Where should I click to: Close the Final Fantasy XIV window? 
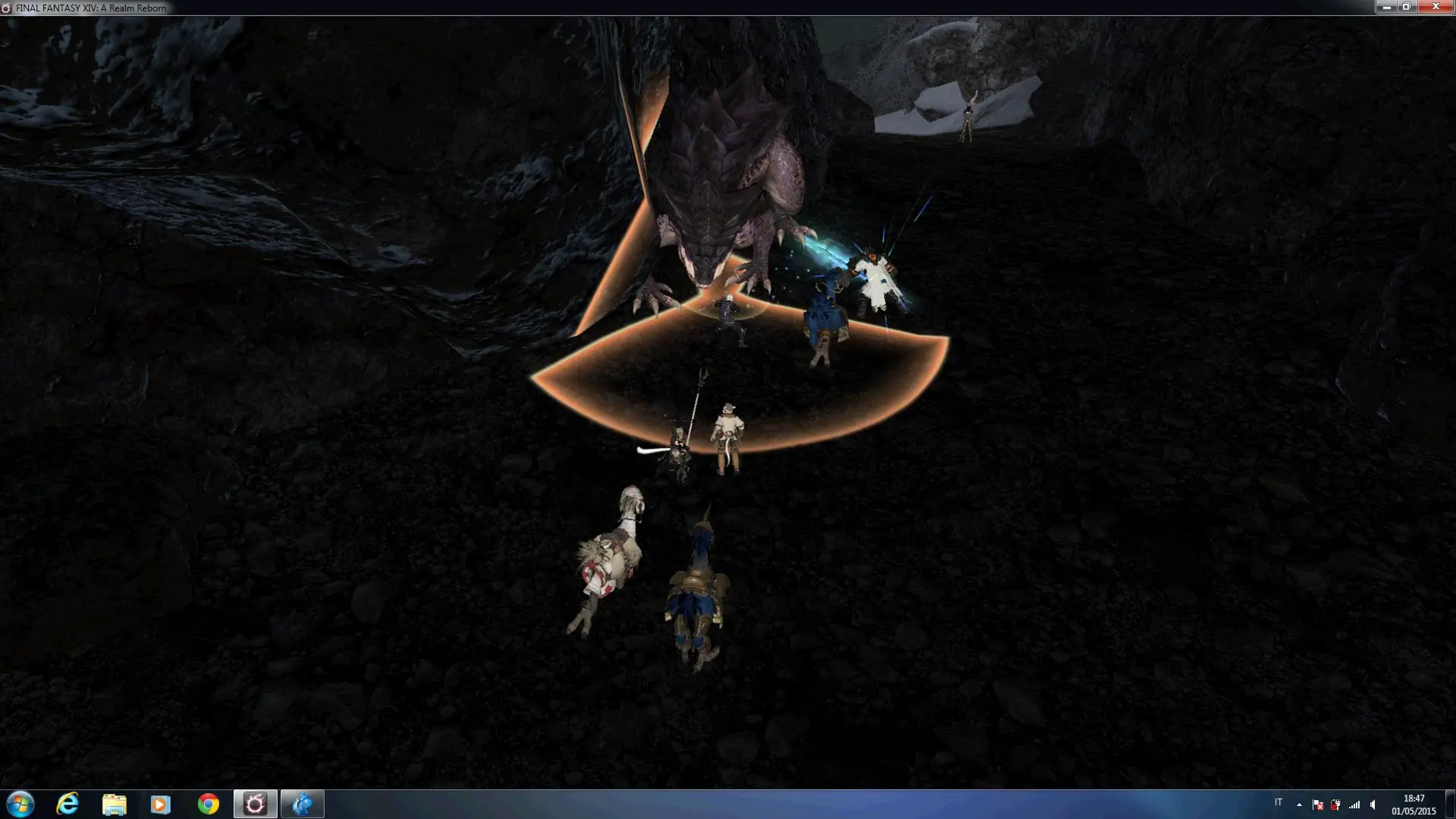pos(1435,7)
